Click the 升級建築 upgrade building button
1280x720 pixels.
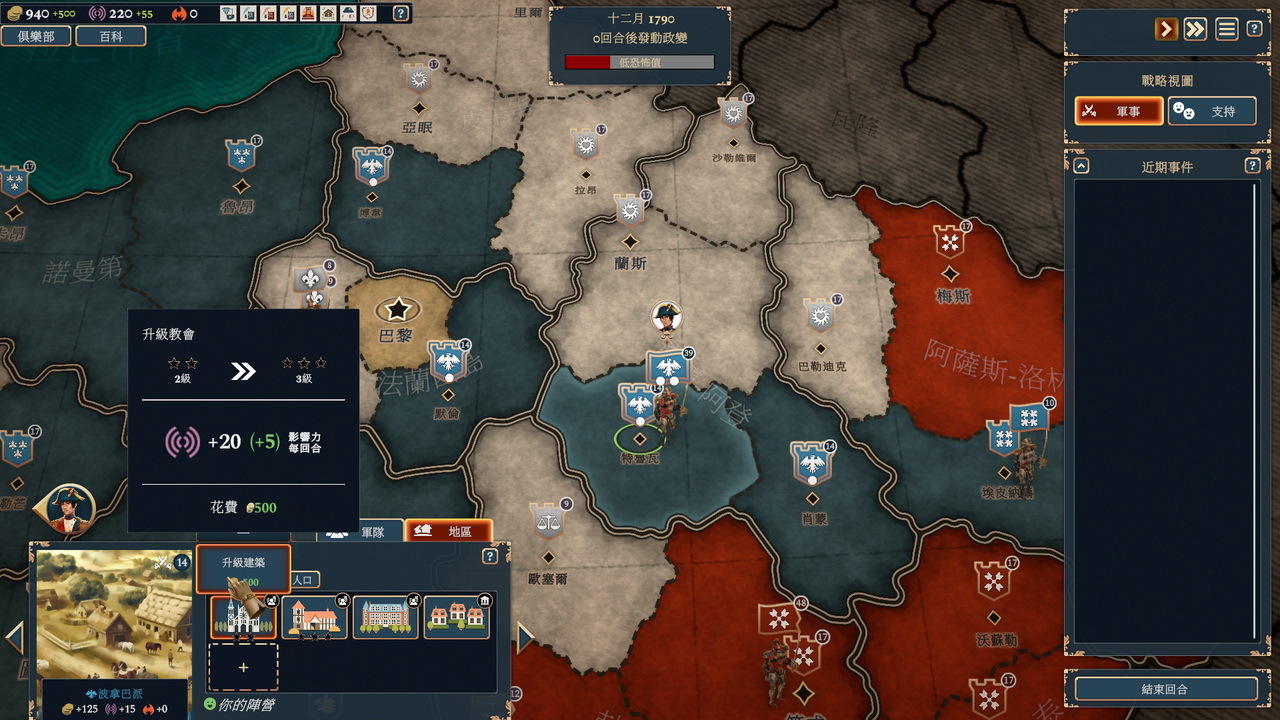pyautogui.click(x=243, y=568)
